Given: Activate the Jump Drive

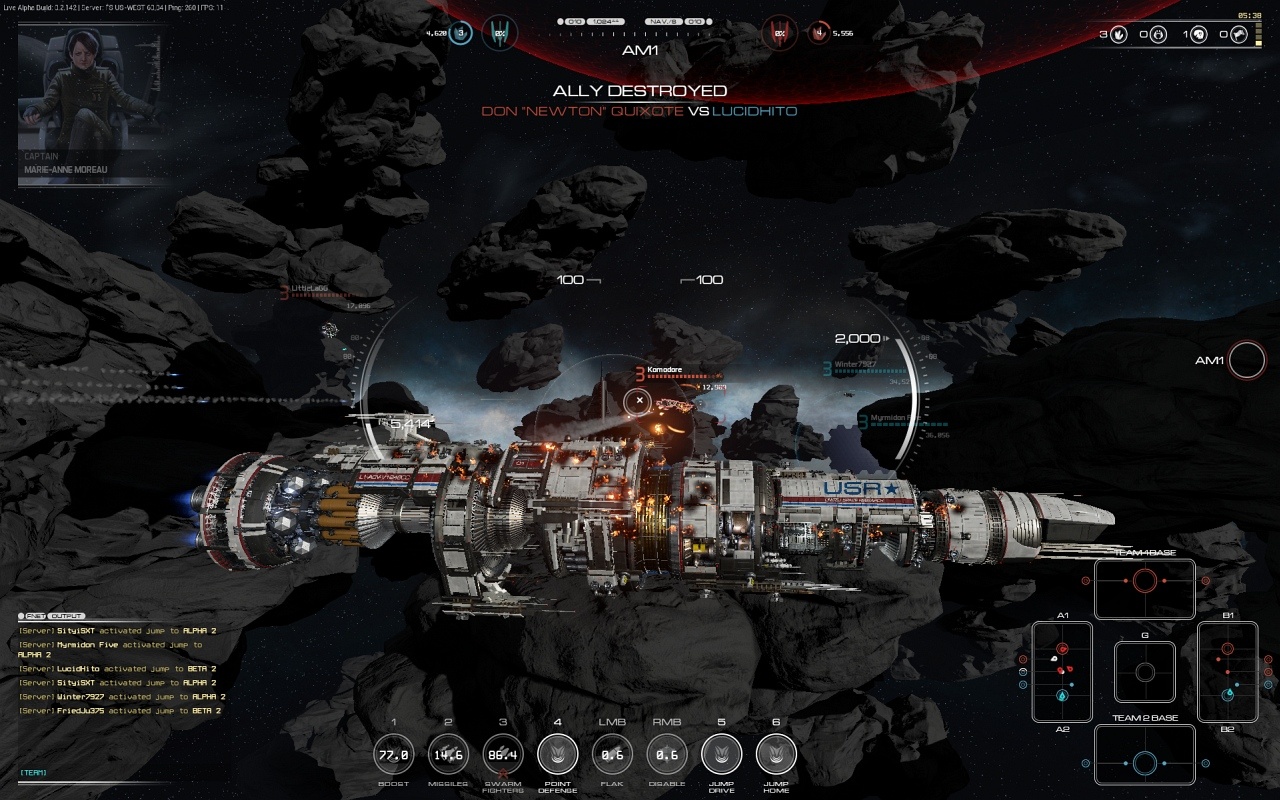Looking at the screenshot, I should (x=721, y=755).
